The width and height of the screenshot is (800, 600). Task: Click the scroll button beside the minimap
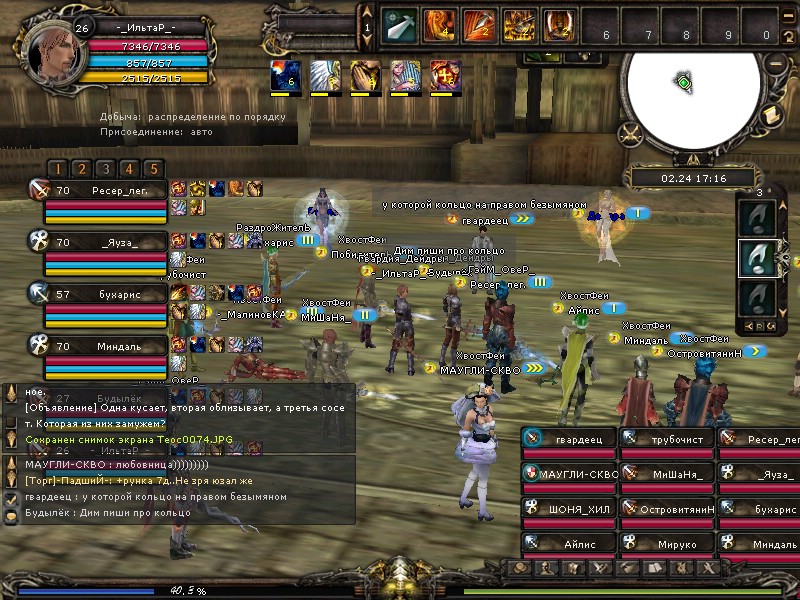click(770, 116)
